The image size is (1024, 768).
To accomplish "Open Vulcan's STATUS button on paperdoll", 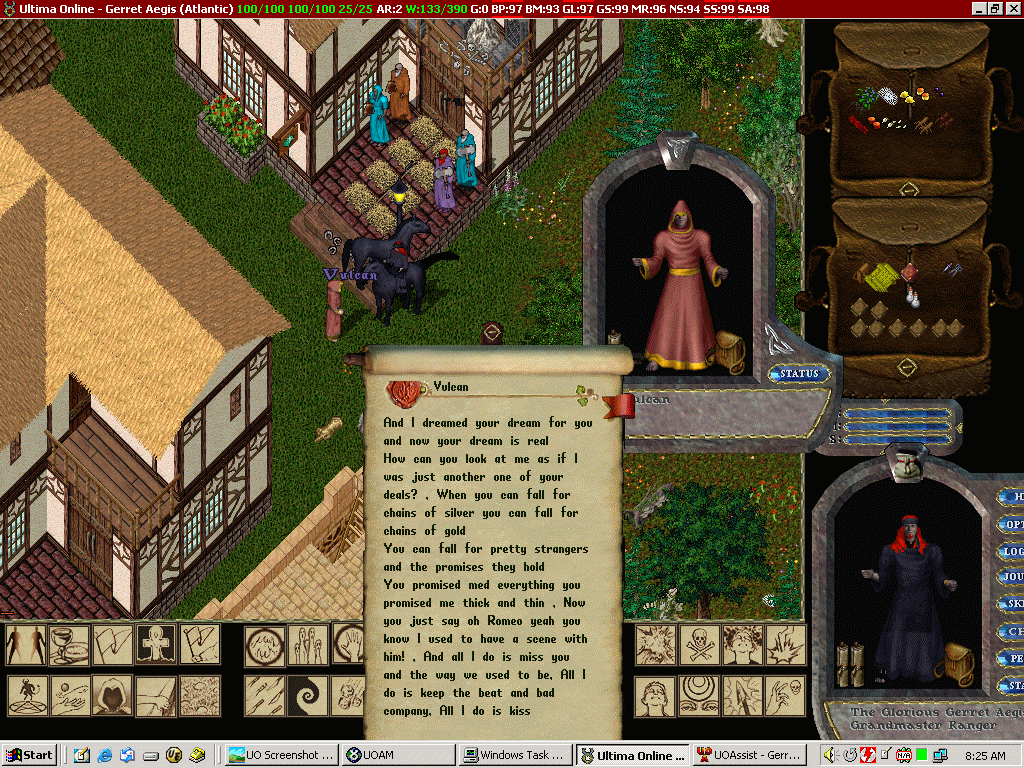I will 800,374.
